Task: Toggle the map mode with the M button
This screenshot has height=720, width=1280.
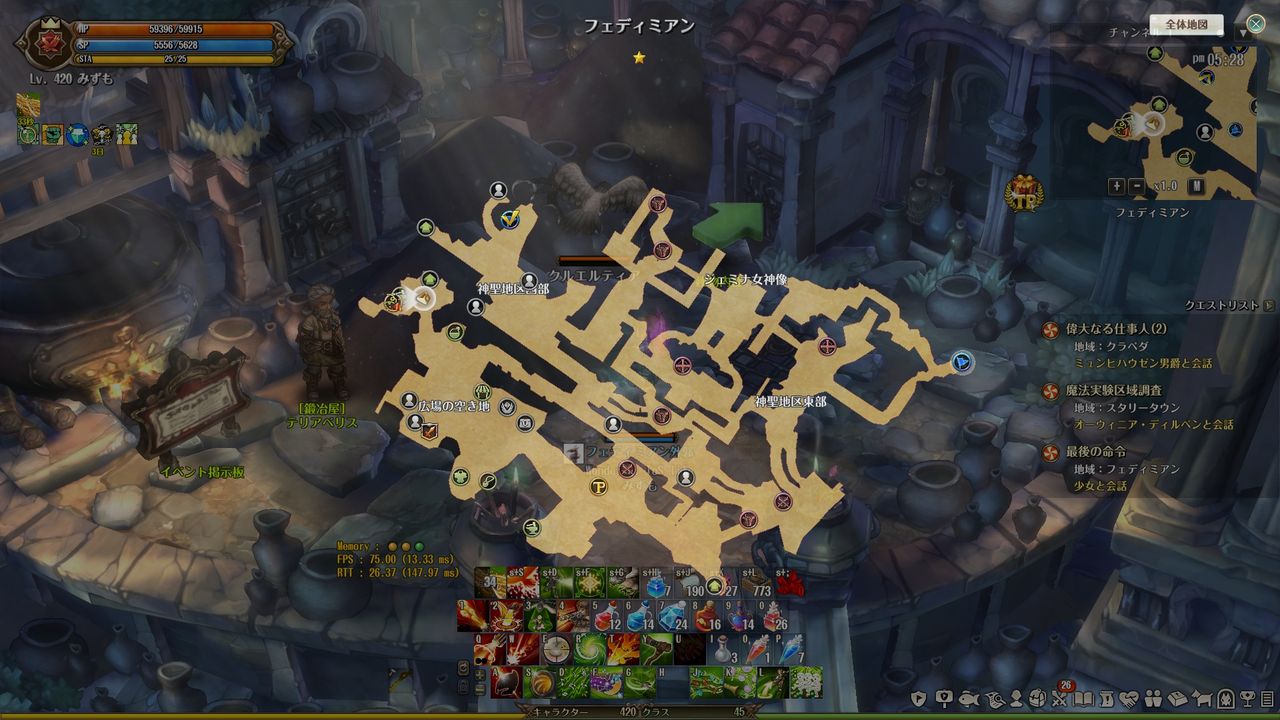Action: [1196, 186]
